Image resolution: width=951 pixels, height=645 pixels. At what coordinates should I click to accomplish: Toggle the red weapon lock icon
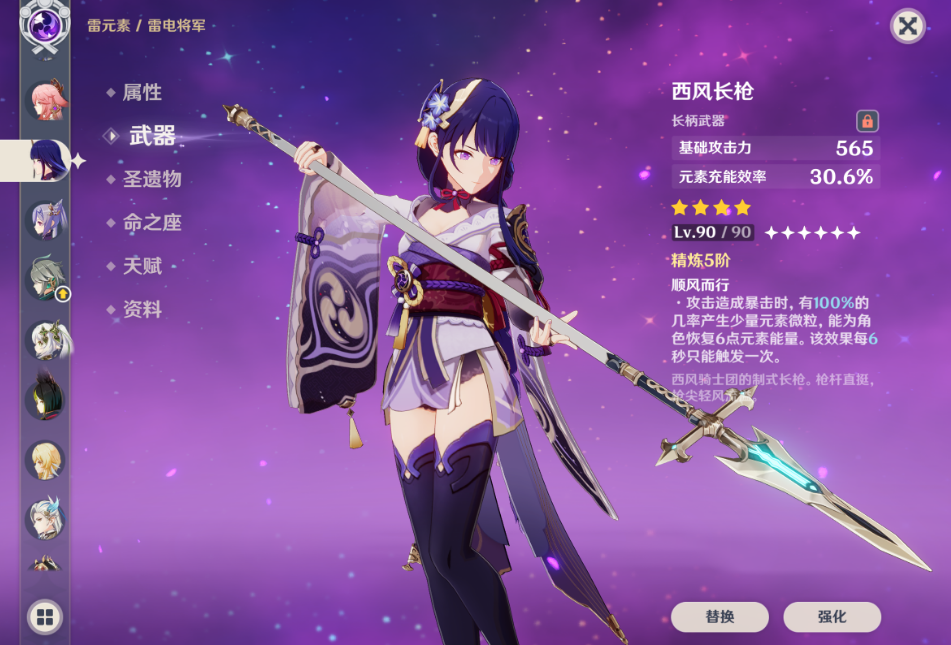[x=867, y=121]
